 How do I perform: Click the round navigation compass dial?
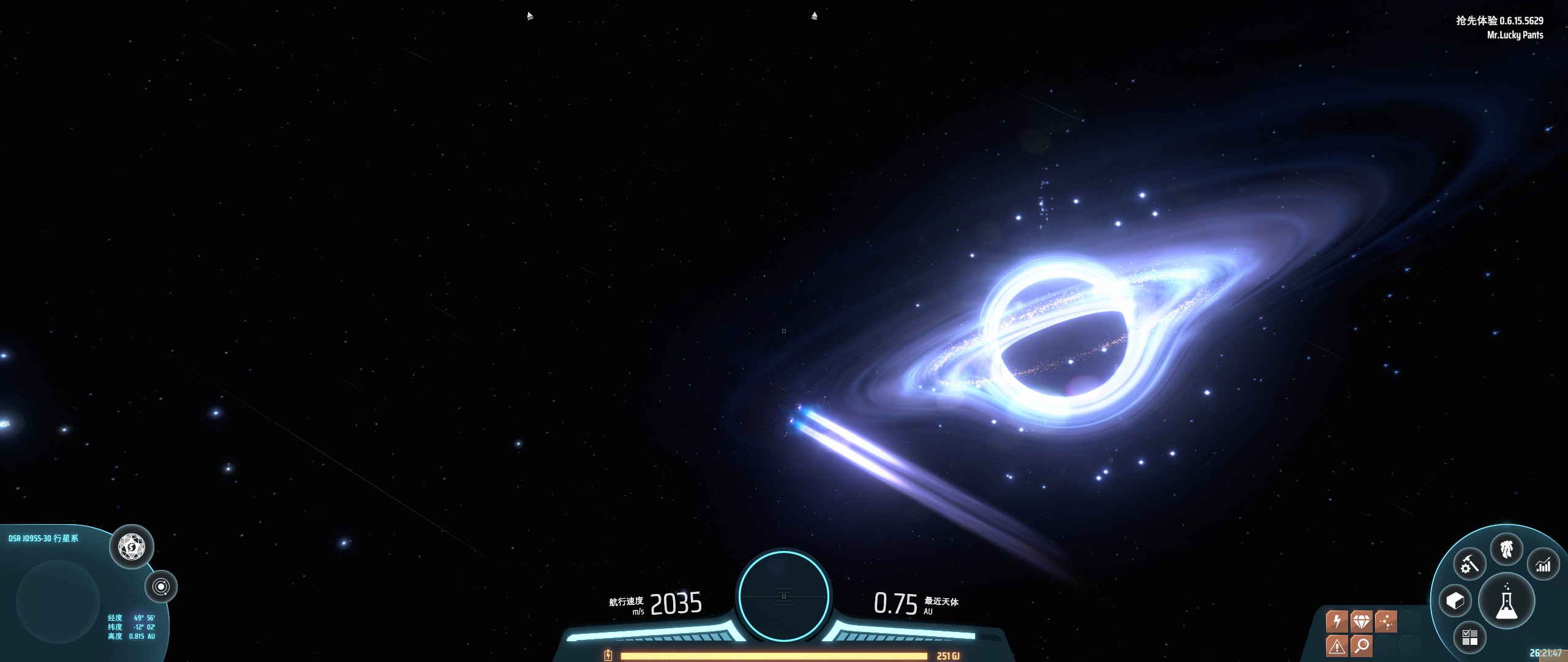point(783,595)
